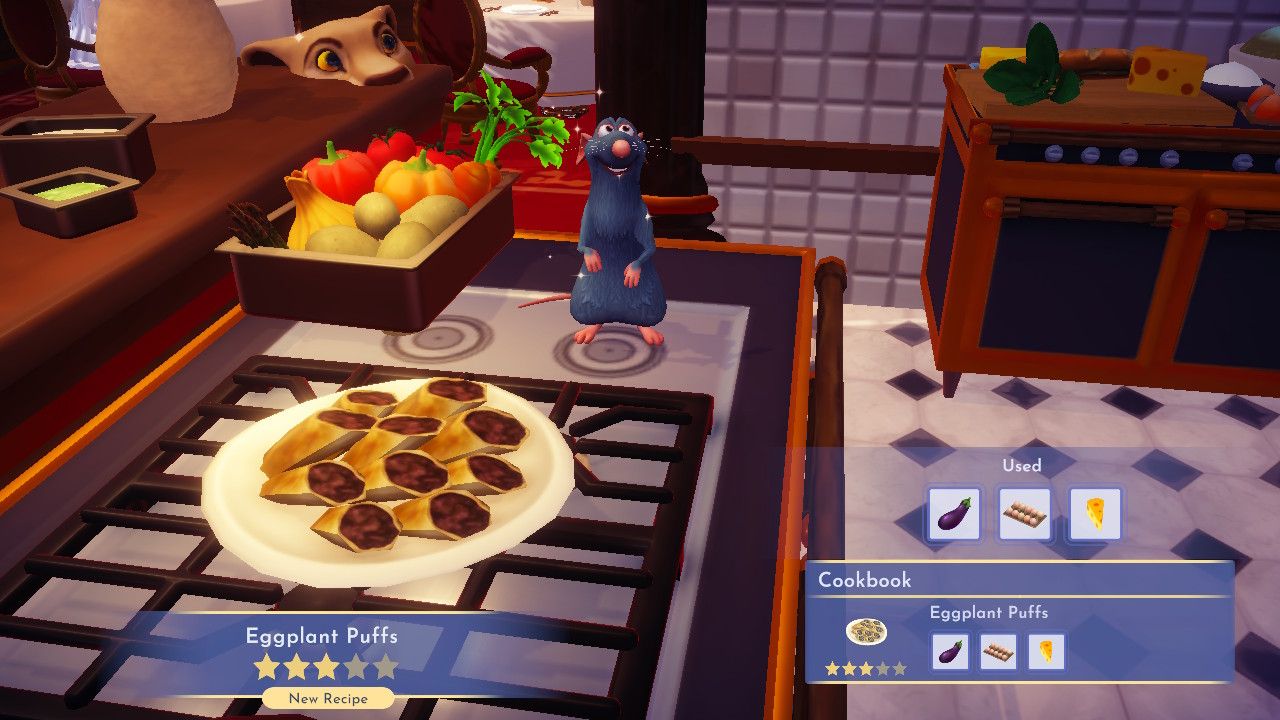Click the Eggplant Puffs title banner
The height and width of the screenshot is (720, 1280).
[x=322, y=634]
